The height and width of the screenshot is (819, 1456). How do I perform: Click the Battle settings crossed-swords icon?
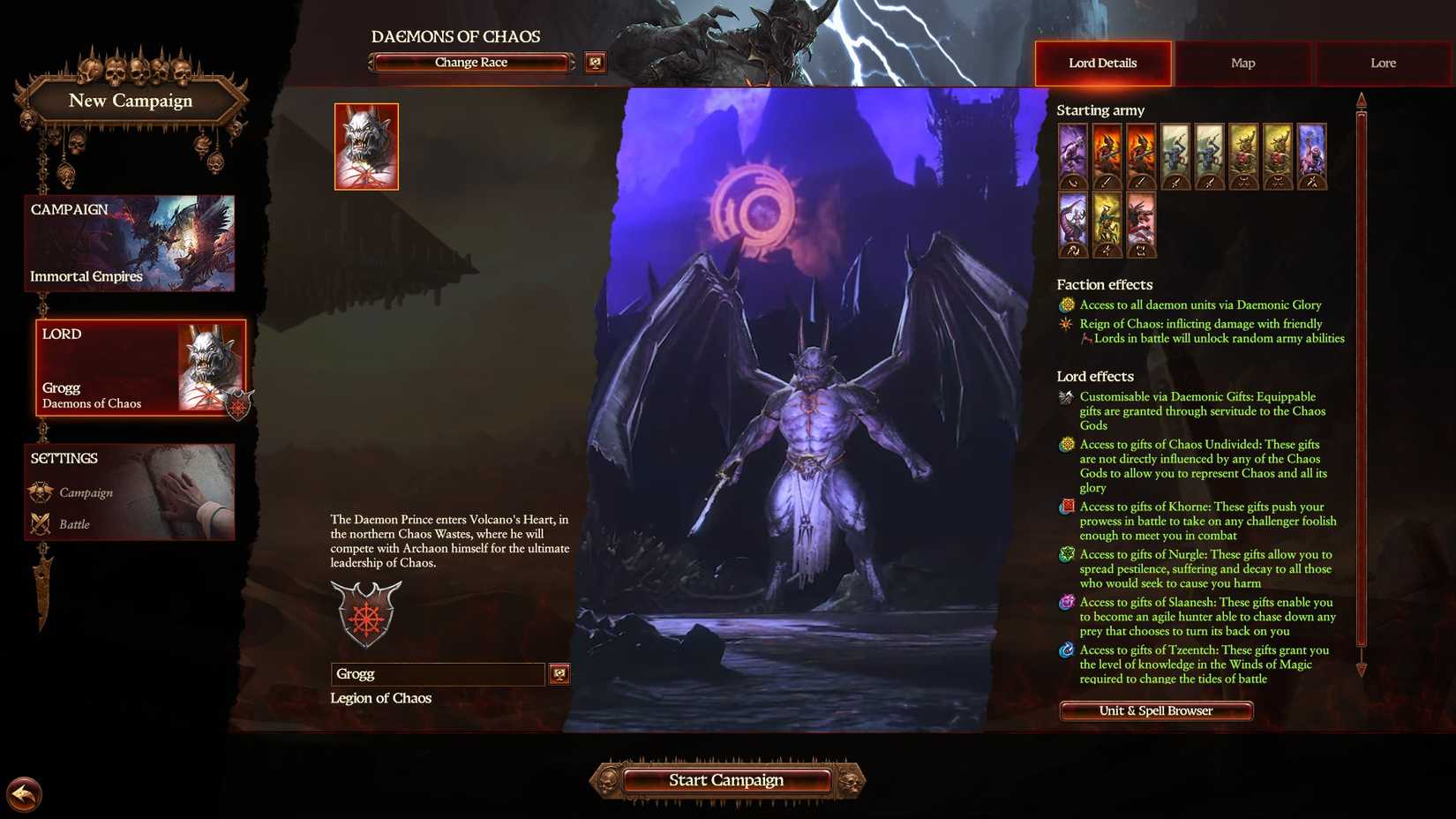(x=40, y=523)
